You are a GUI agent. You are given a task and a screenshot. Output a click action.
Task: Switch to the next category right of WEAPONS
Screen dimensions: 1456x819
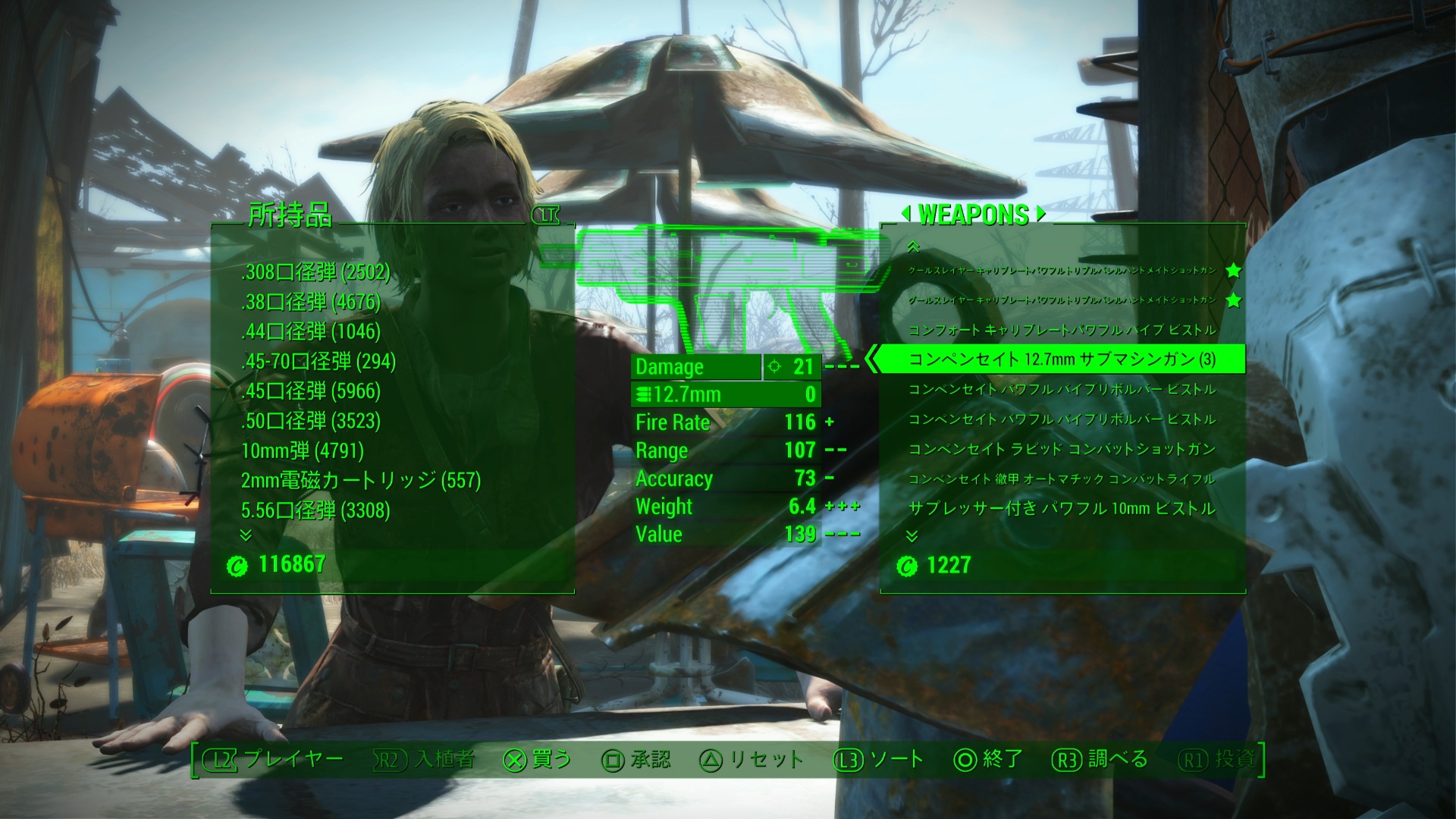click(1041, 215)
